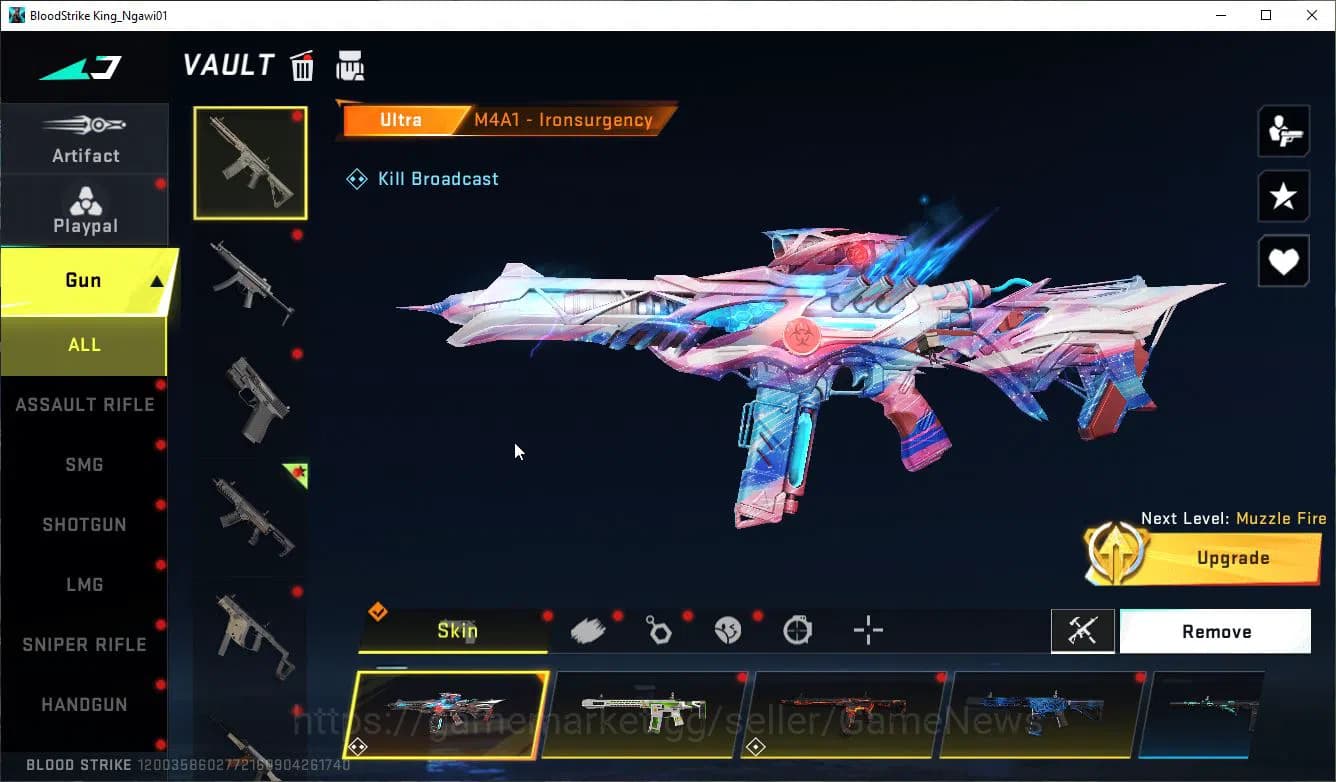Click the batch dismantle machine icon
Screen dimensions: 1336x782
350,65
